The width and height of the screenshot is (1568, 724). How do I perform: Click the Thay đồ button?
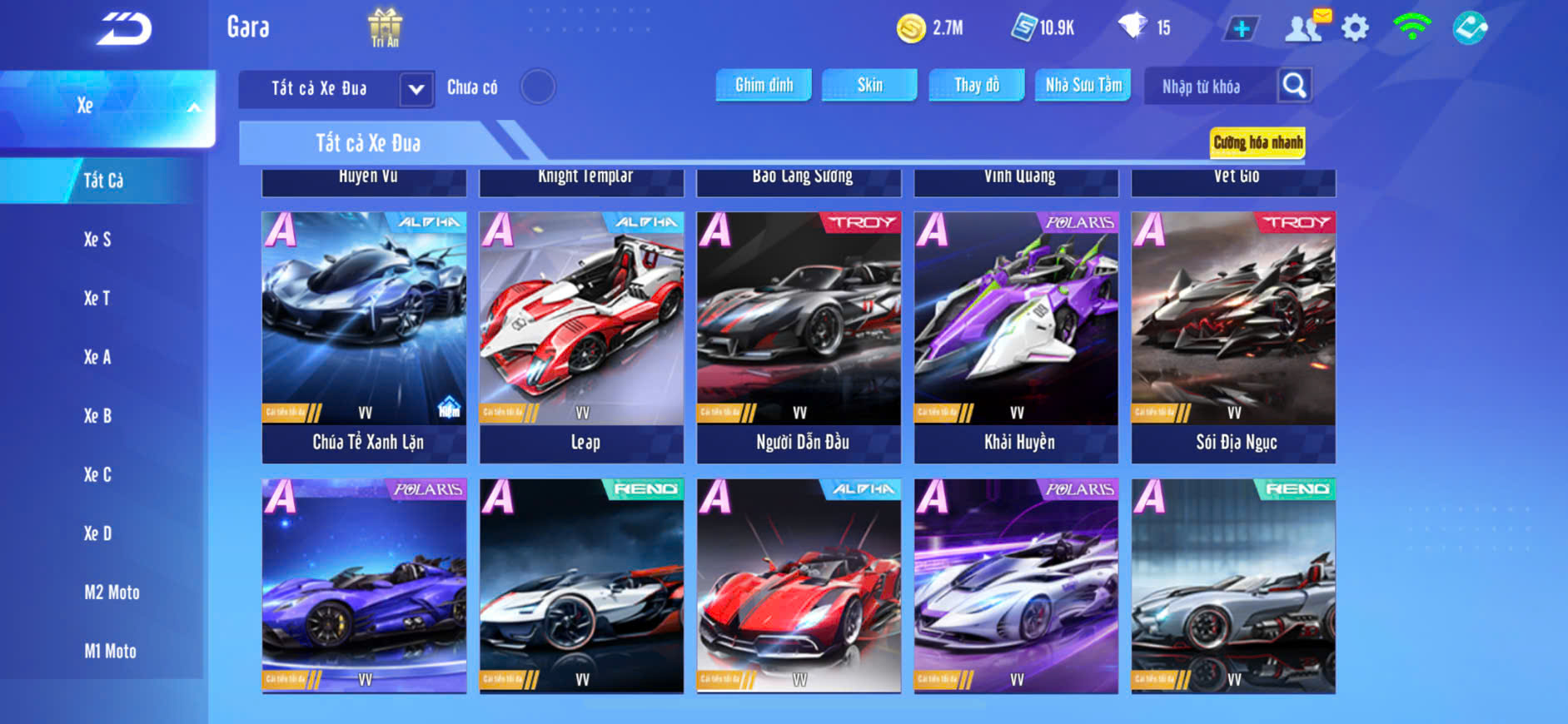(x=976, y=85)
